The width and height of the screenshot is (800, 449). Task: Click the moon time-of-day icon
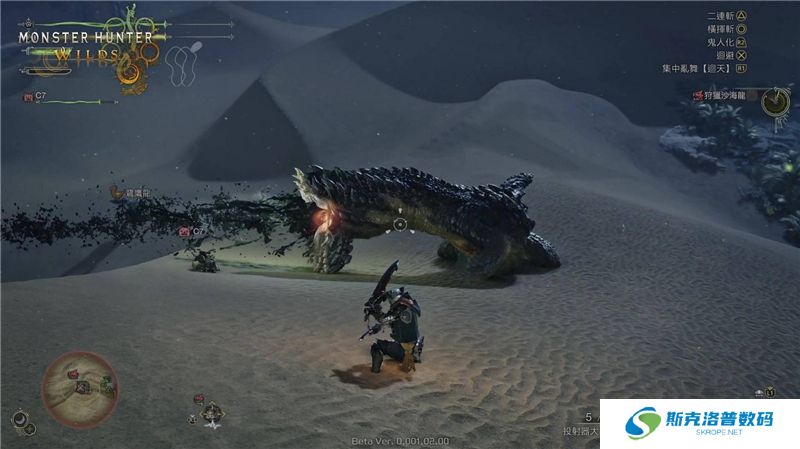18,420
